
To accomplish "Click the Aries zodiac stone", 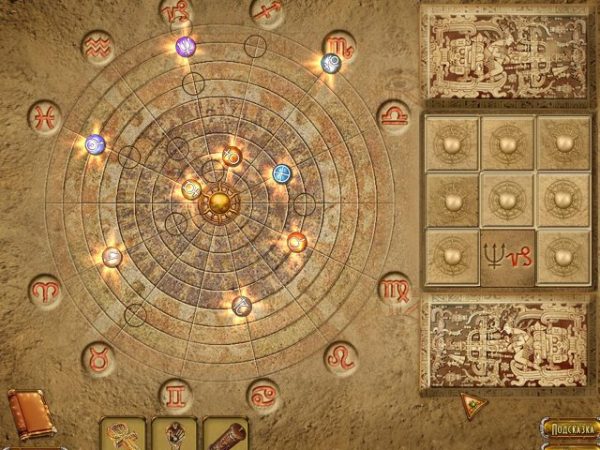I will [45, 291].
